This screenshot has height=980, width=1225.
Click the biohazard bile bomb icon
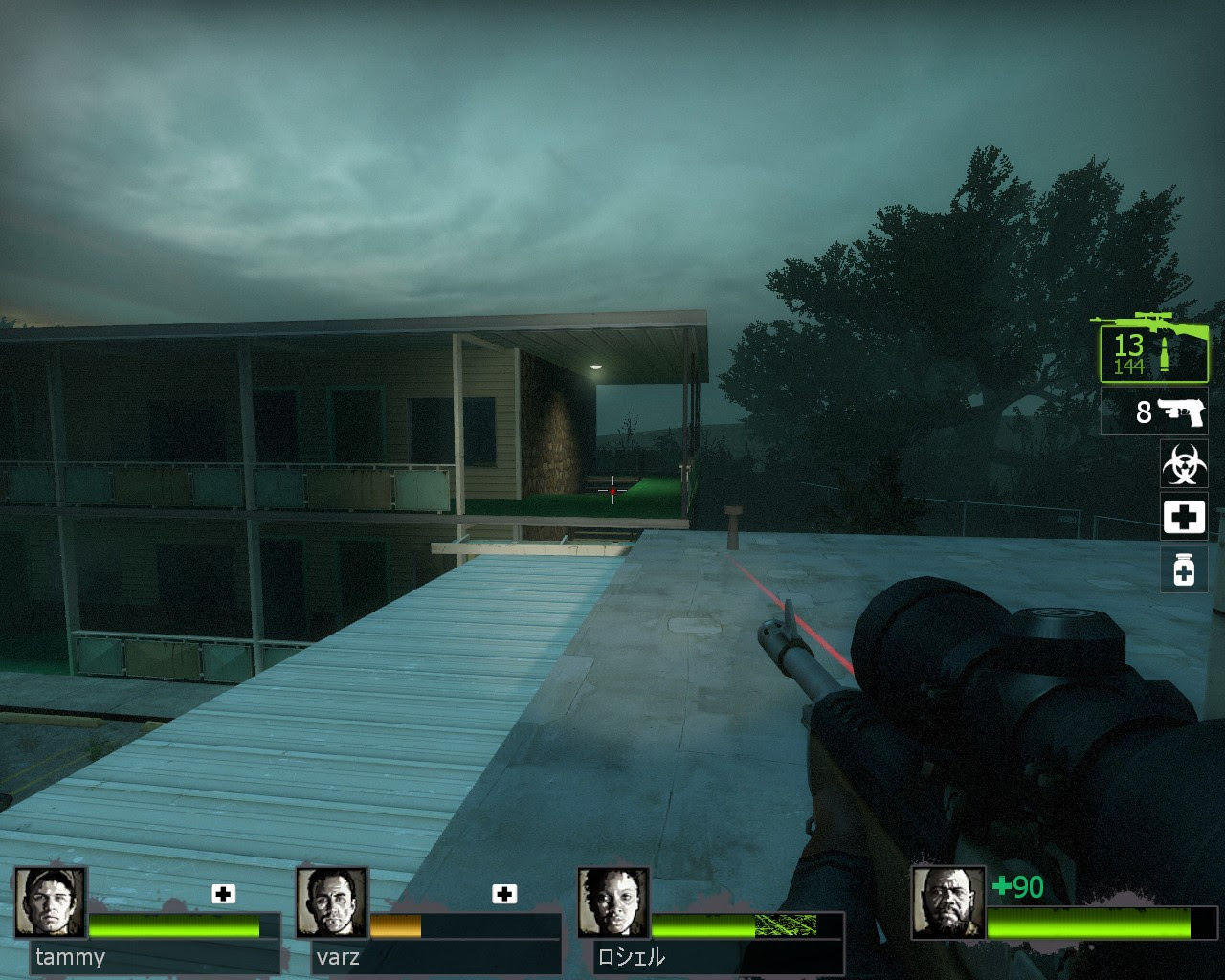1184,464
